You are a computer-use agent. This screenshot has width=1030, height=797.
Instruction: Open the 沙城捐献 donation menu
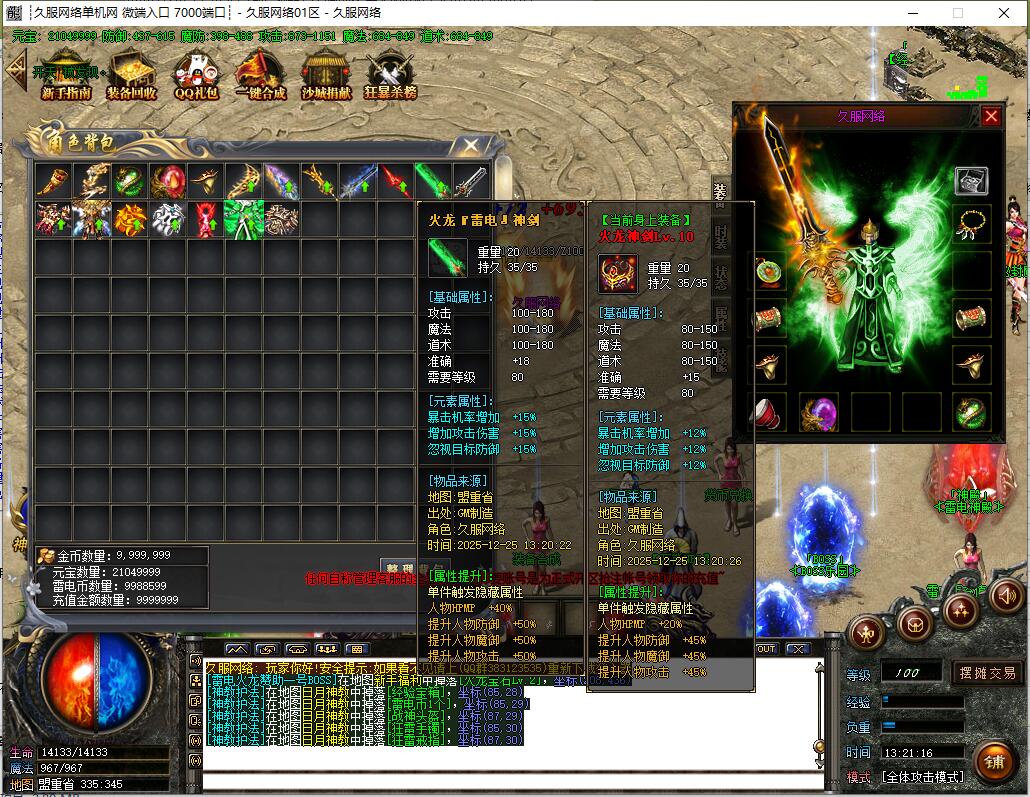coord(326,75)
